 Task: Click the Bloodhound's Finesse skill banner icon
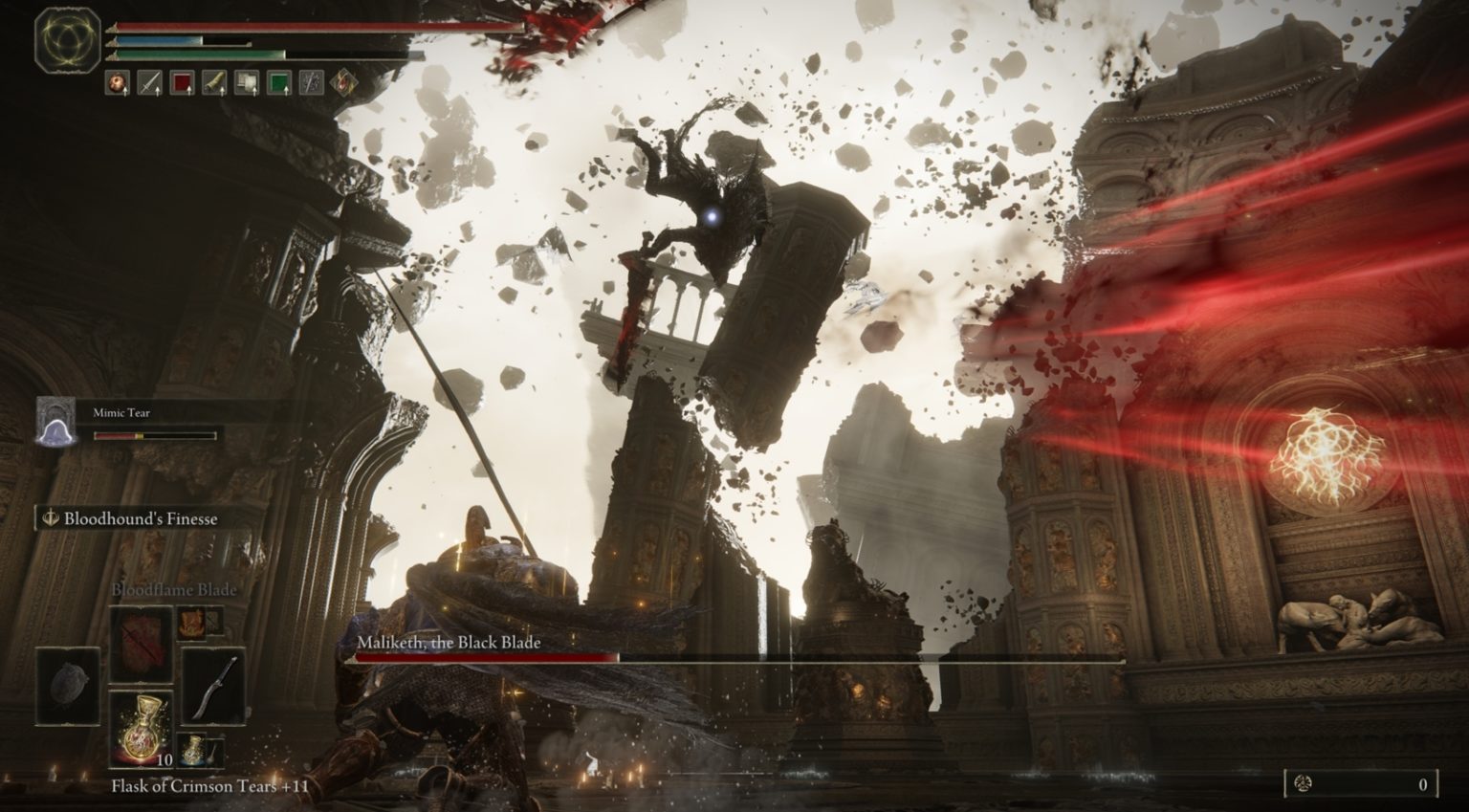pos(50,518)
